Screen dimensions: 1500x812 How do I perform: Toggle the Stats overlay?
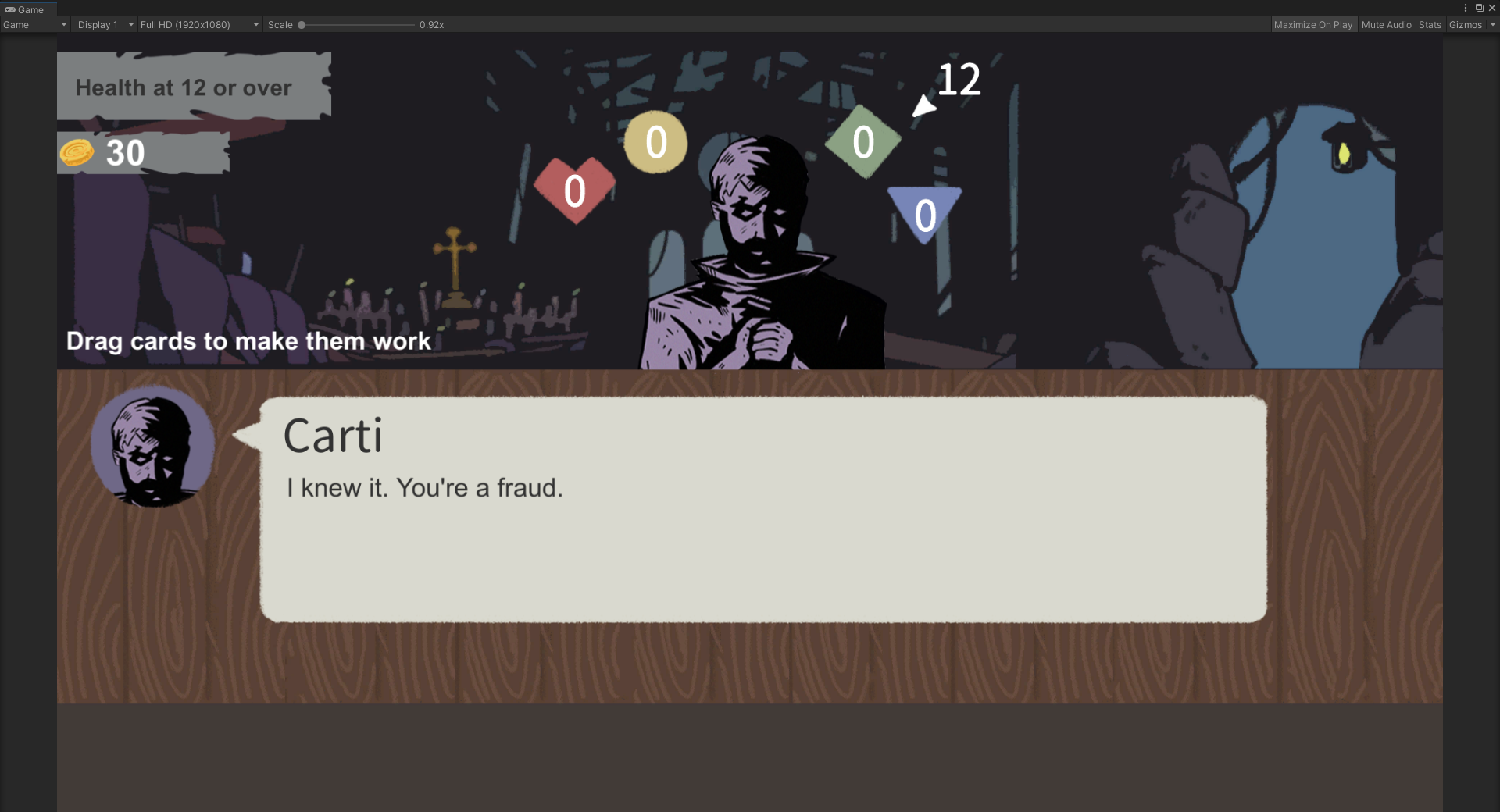click(1430, 24)
